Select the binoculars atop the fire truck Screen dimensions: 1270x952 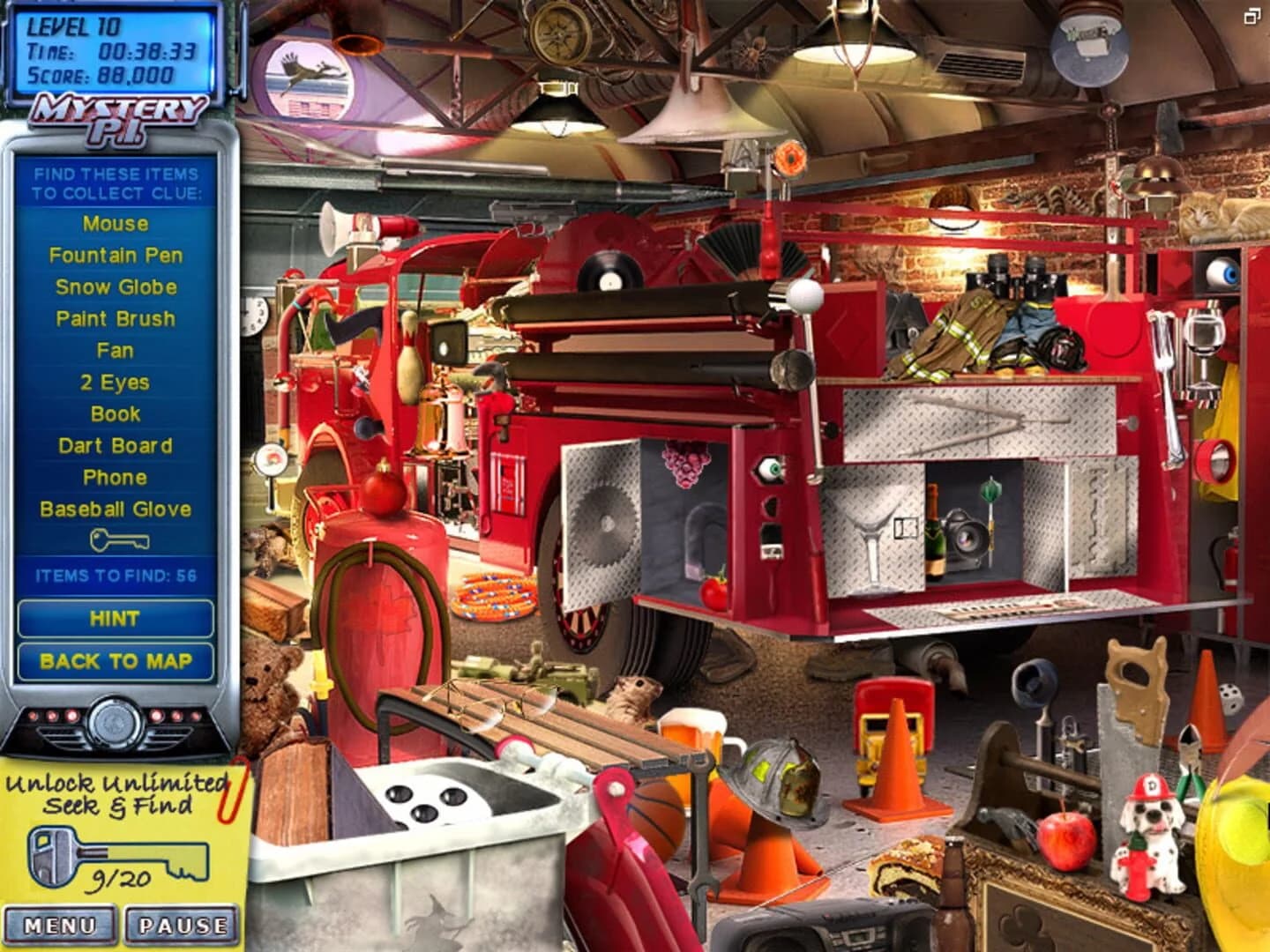pos(1014,278)
